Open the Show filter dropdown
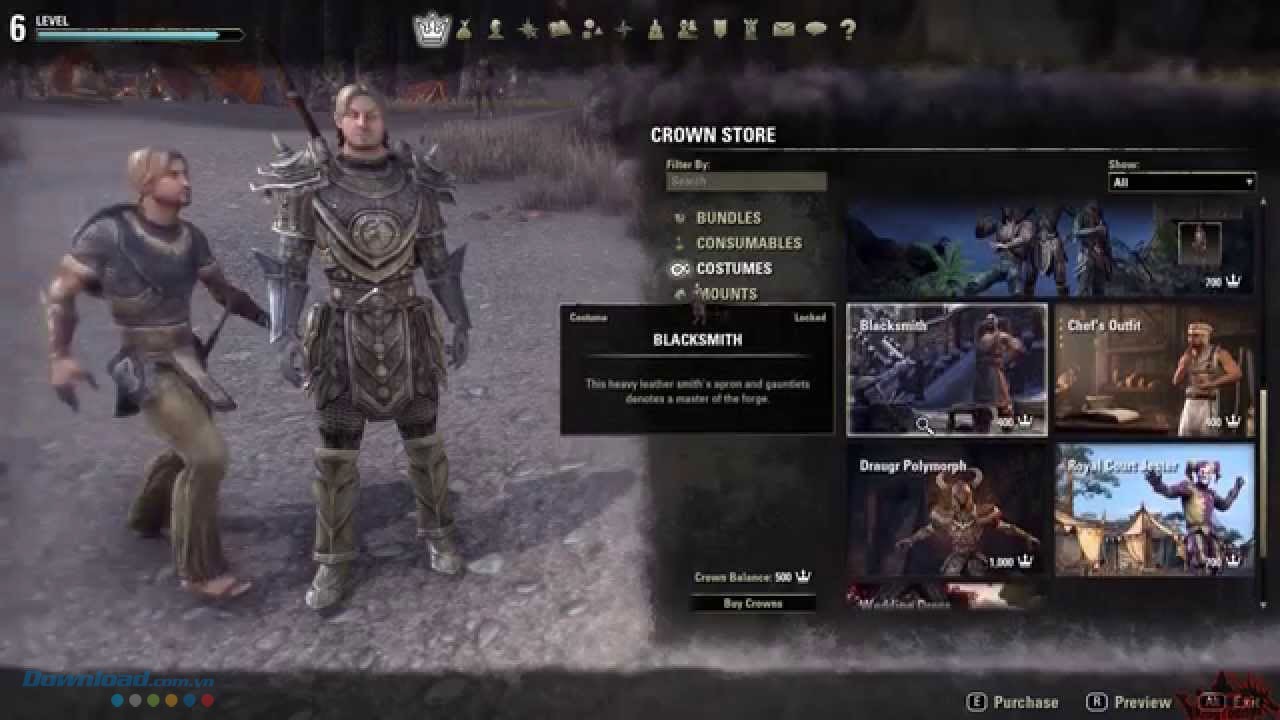Viewport: 1280px width, 720px height. pos(1182,182)
